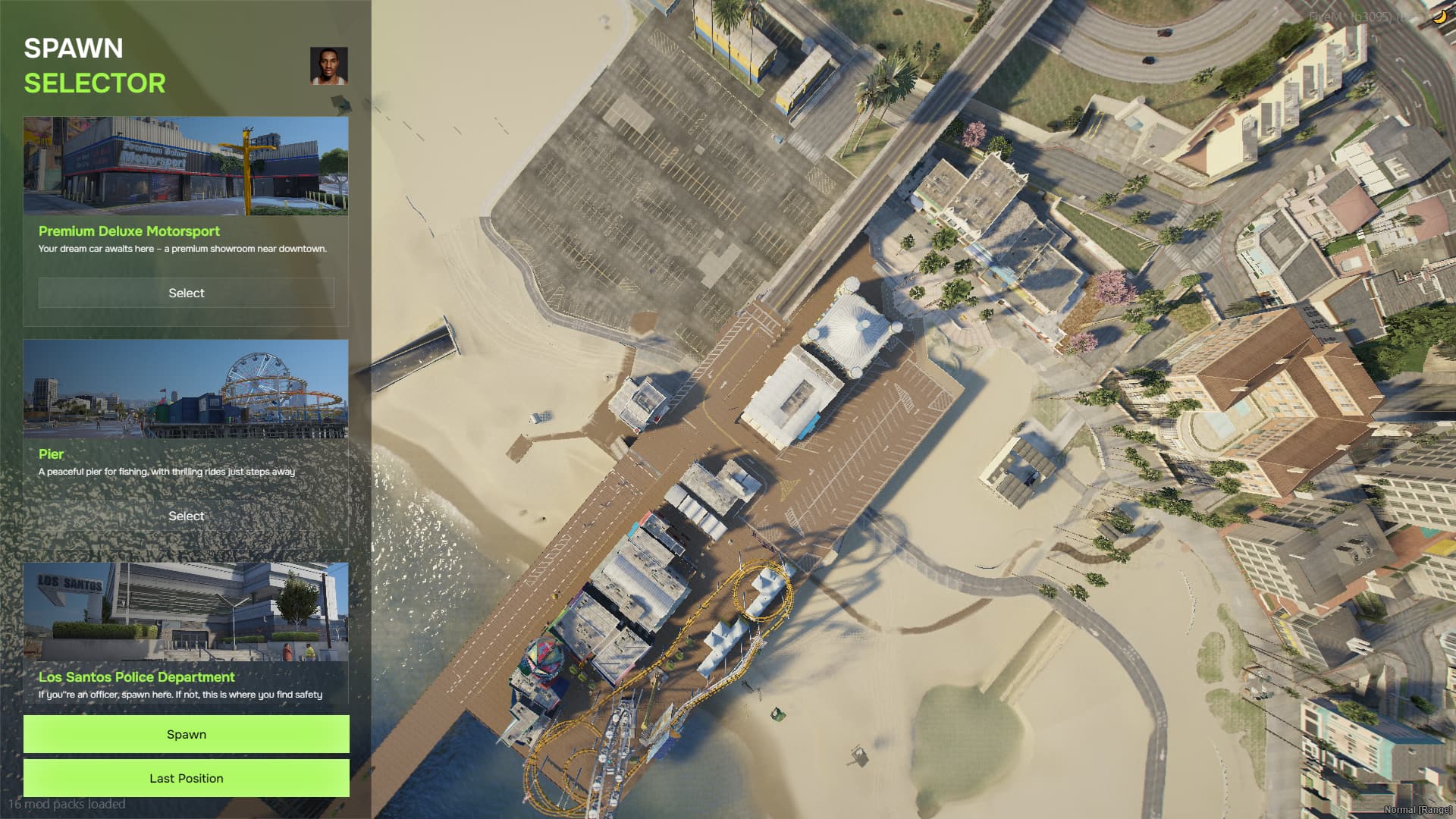Viewport: 1456px width, 819px height.
Task: Click the 16 mod packs loaded text
Action: coord(67,804)
